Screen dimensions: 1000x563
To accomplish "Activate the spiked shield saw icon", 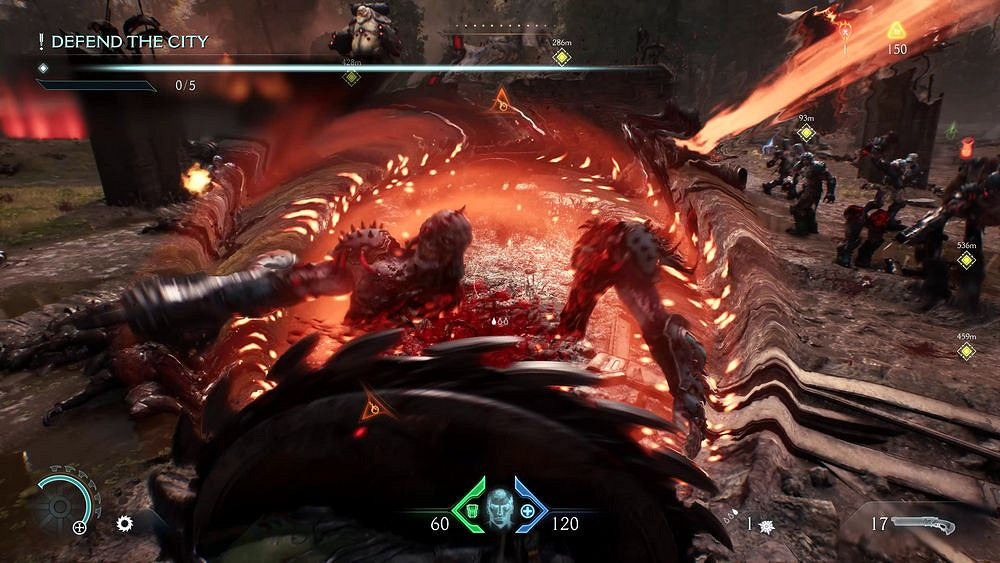I will [125, 523].
